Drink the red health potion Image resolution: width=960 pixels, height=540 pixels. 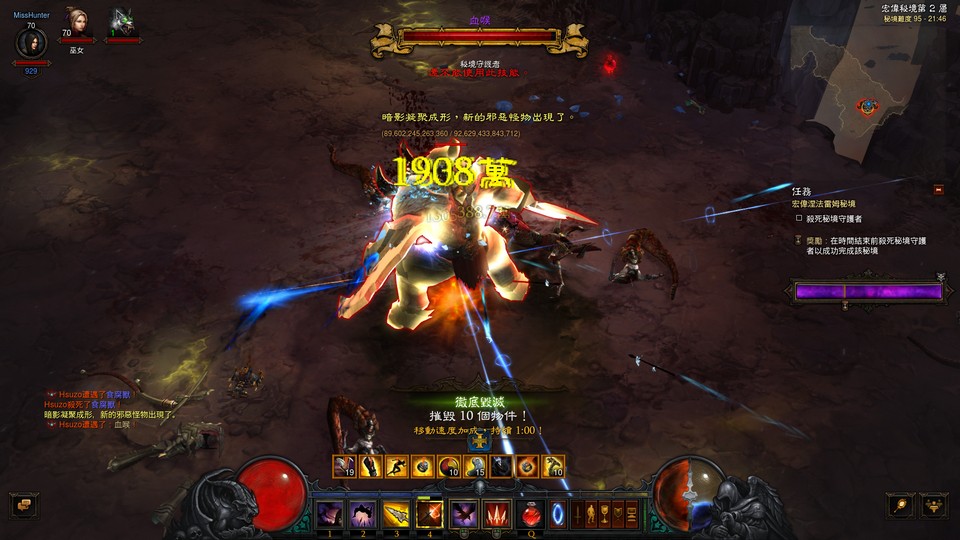(530, 515)
